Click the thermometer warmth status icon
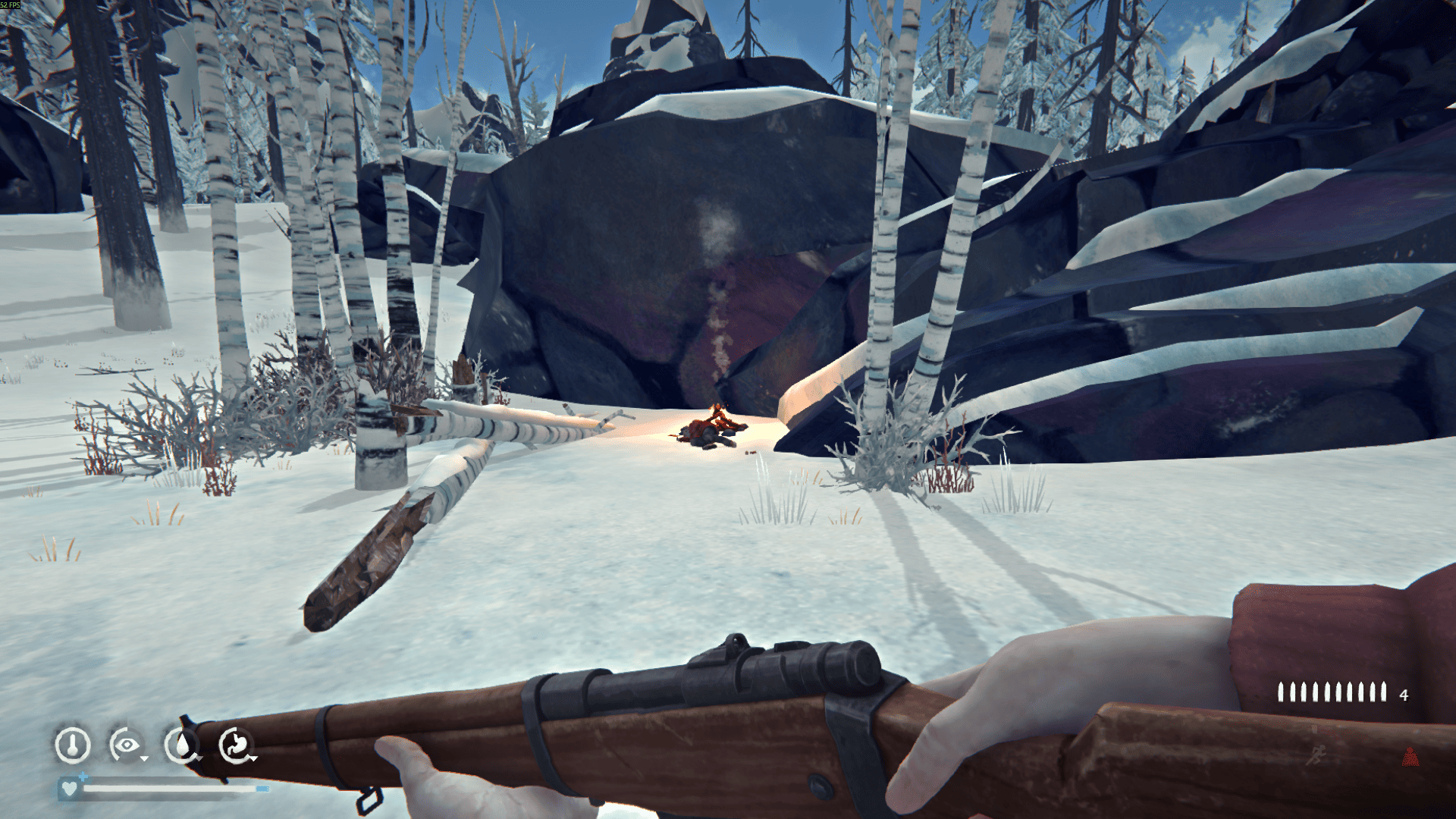1456x819 pixels. click(73, 745)
